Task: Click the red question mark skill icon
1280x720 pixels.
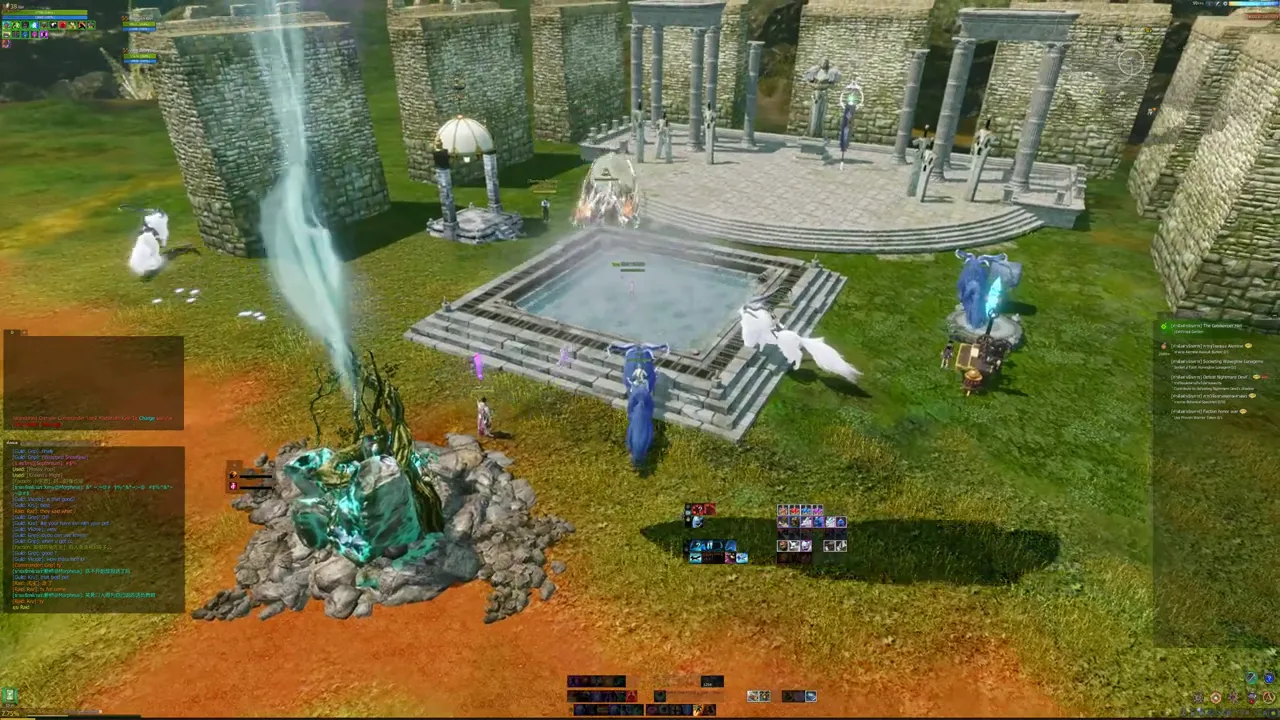Action: pyautogui.click(x=699, y=511)
